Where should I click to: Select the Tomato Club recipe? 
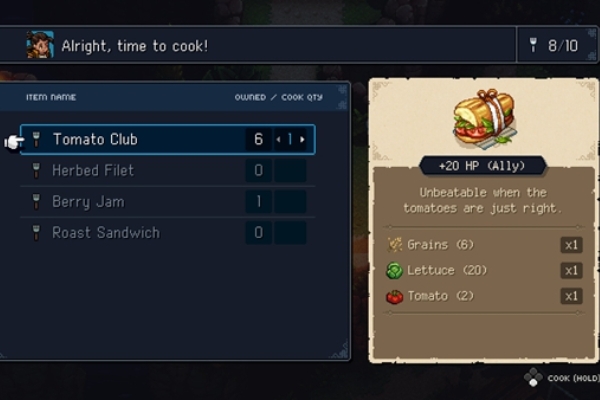coord(95,139)
